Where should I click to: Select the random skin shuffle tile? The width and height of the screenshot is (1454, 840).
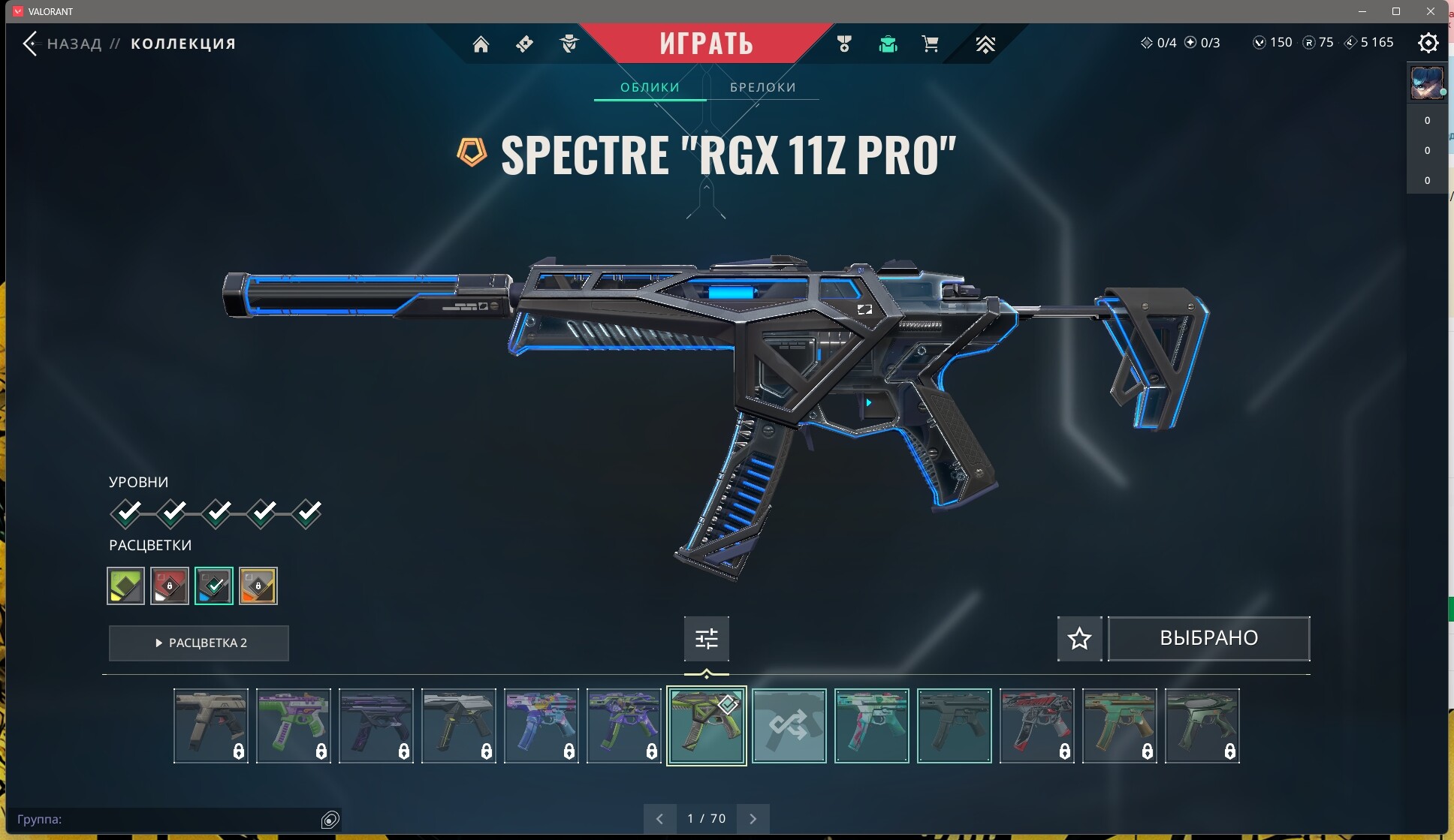789,726
